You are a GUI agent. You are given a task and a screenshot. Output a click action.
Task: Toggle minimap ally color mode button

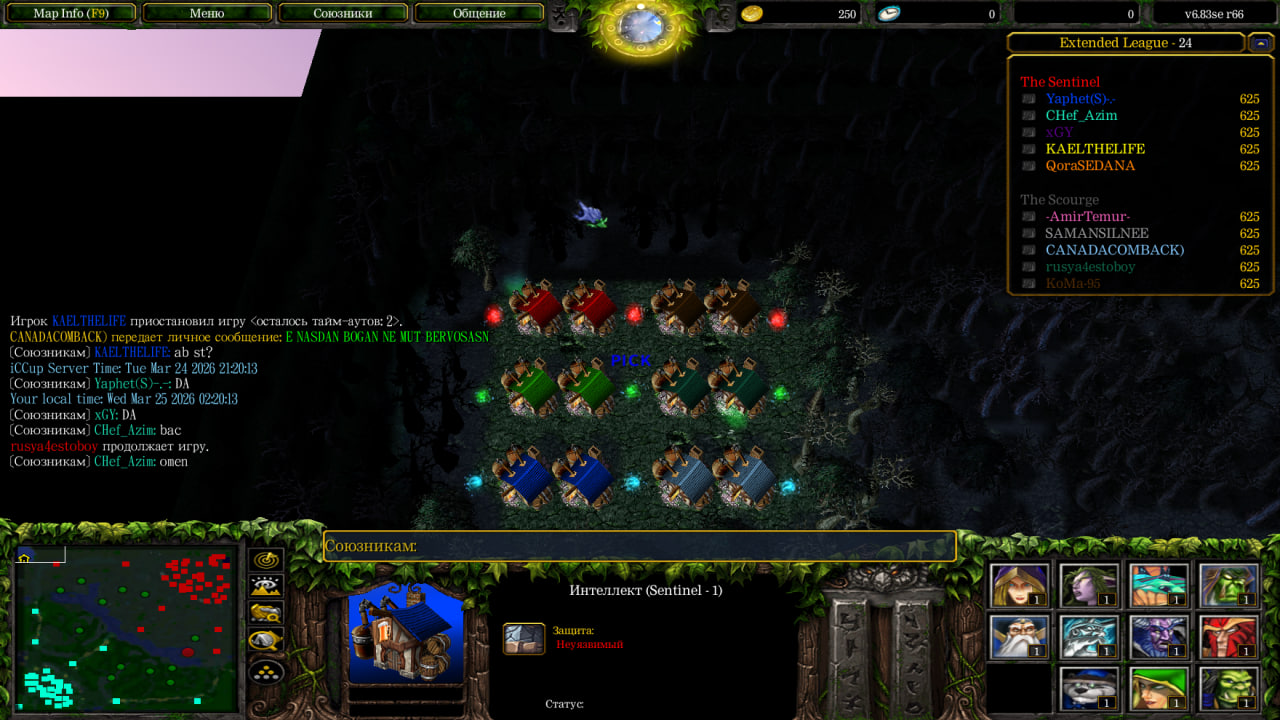(266, 613)
